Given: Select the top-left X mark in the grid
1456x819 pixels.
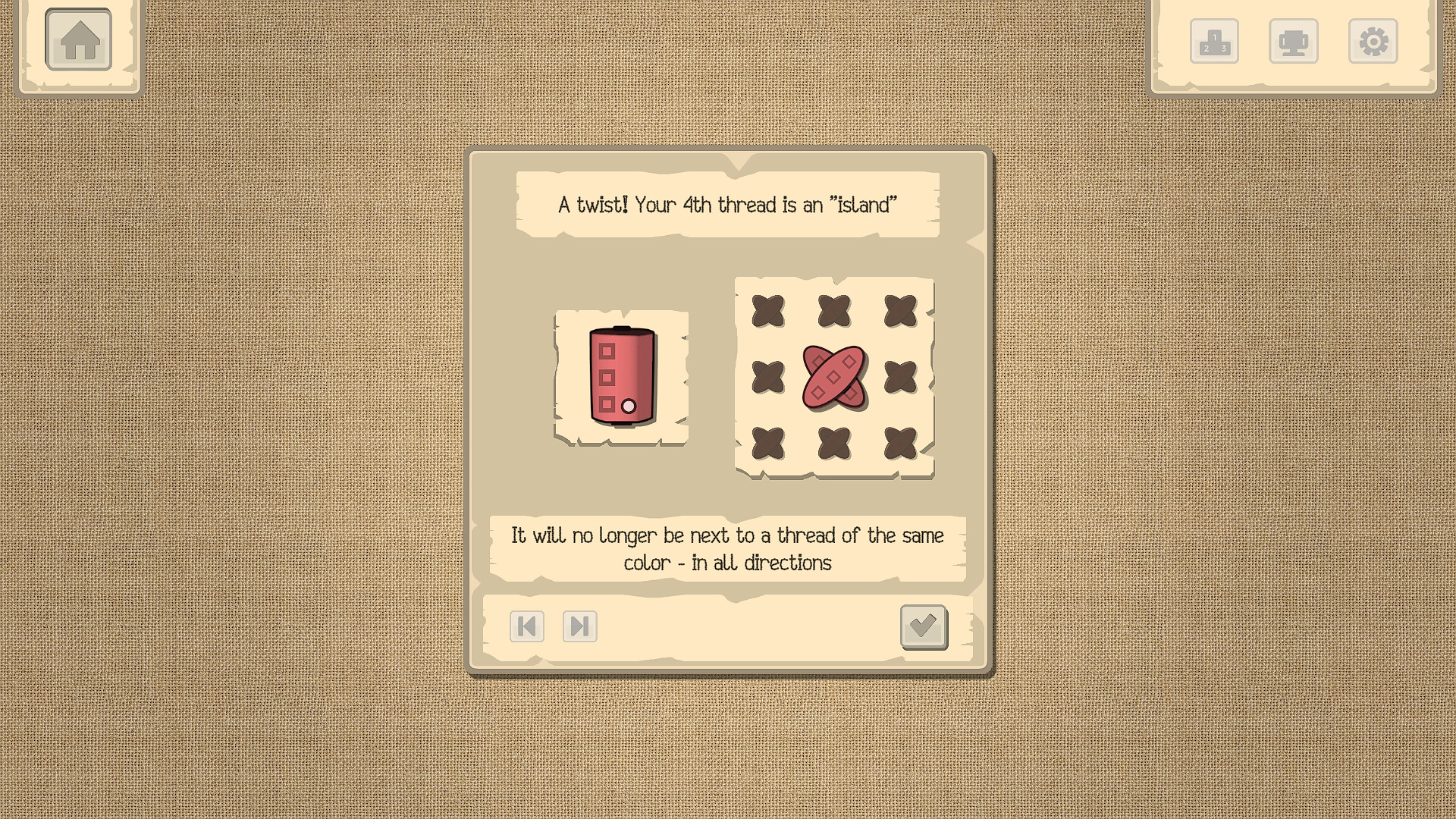Looking at the screenshot, I should [770, 309].
